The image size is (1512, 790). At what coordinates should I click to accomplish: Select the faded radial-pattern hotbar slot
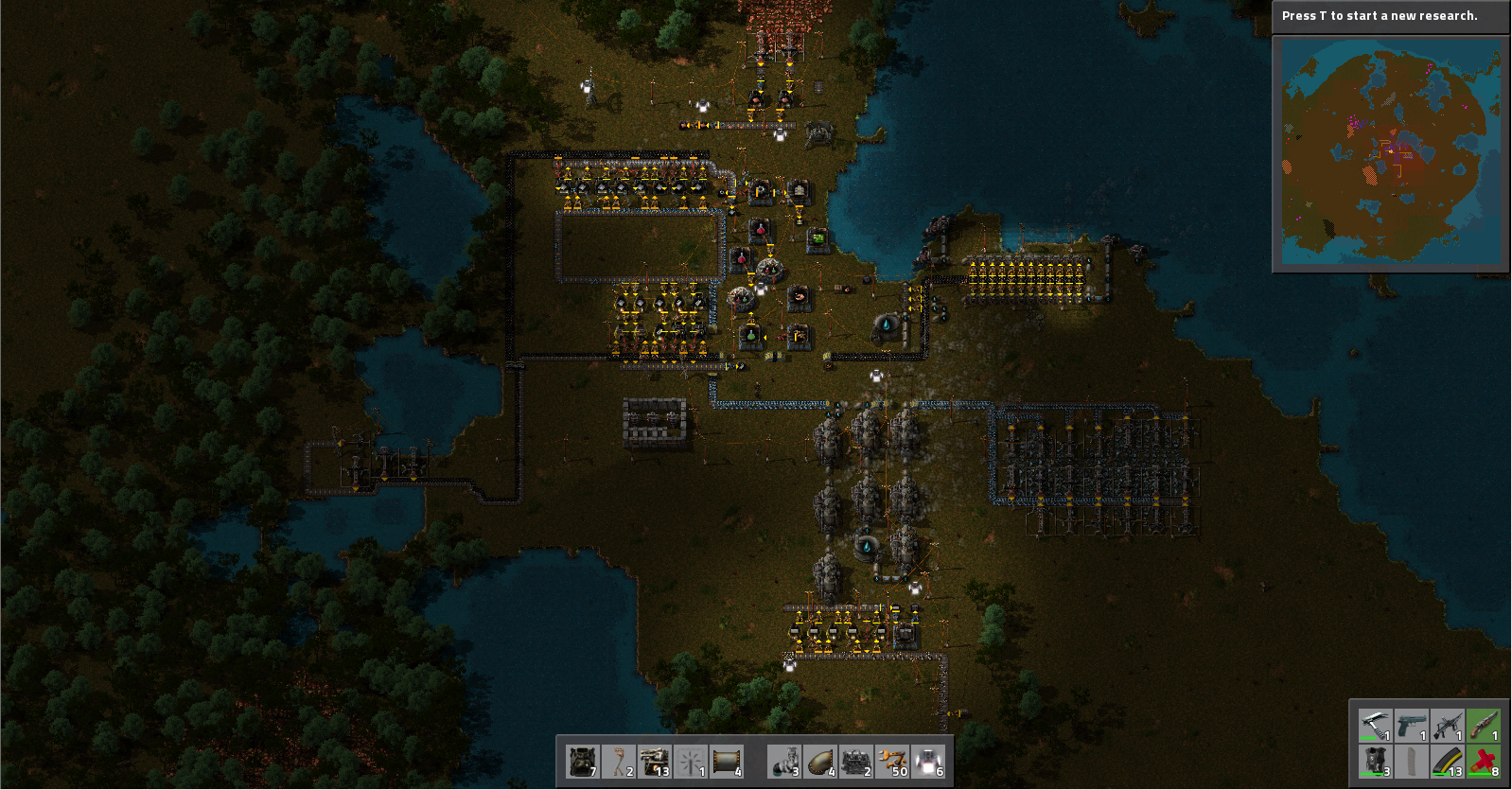pos(691,761)
